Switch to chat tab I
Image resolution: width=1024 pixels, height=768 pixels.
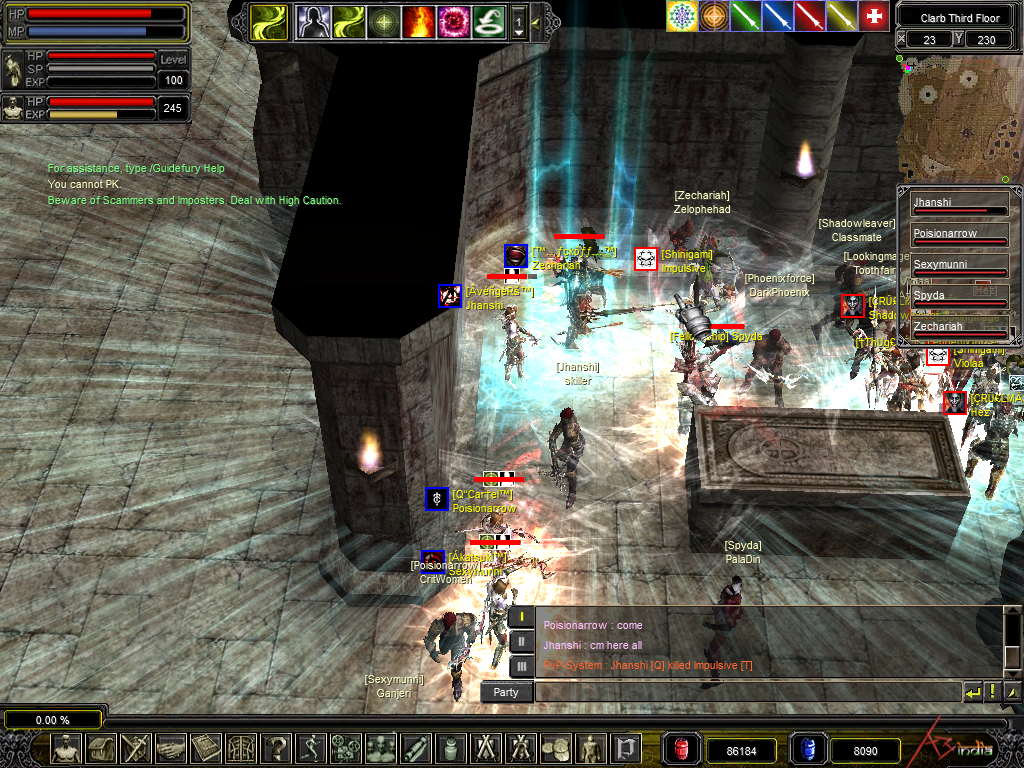point(522,617)
